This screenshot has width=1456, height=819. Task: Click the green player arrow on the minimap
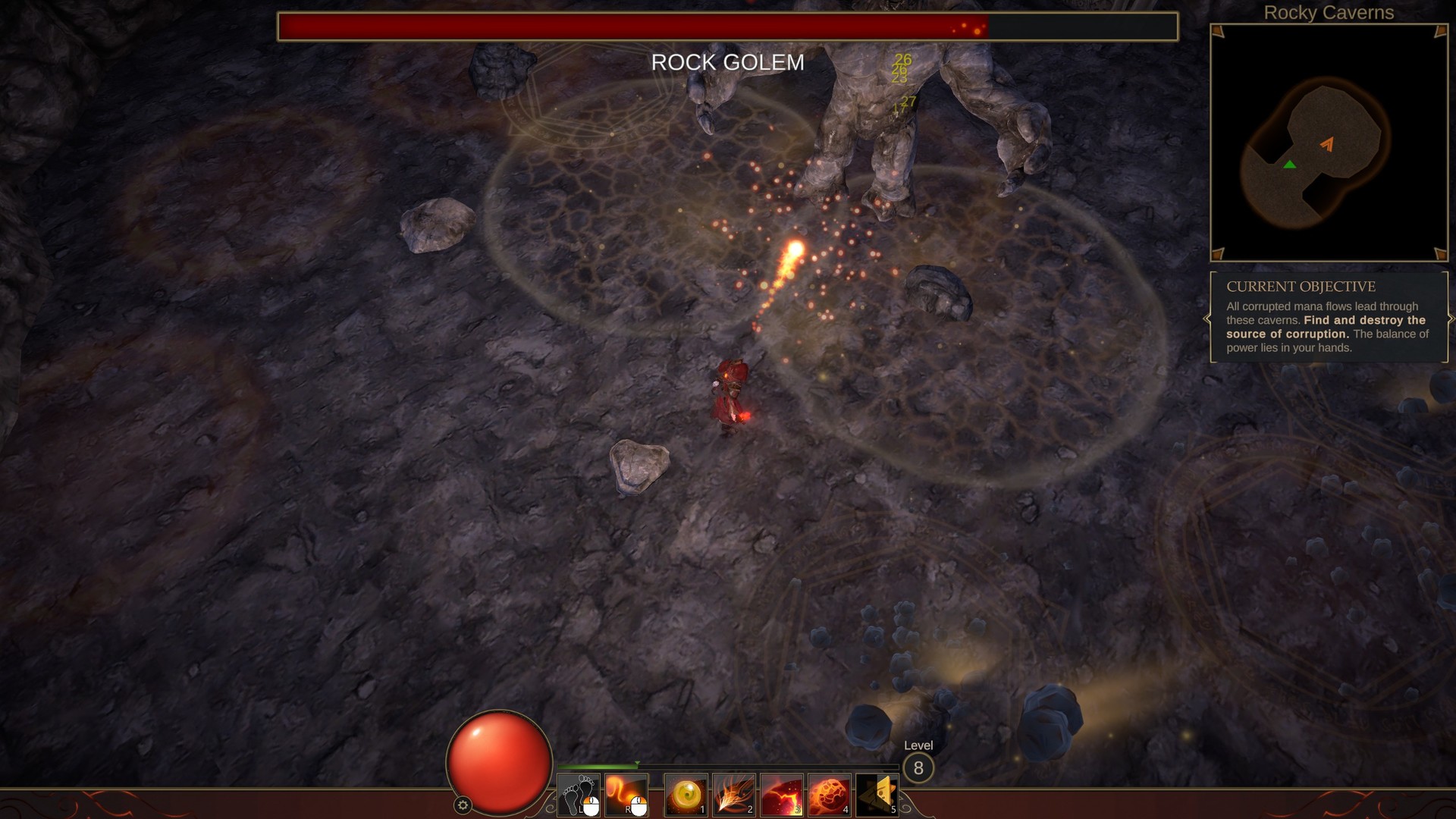coord(1289,163)
